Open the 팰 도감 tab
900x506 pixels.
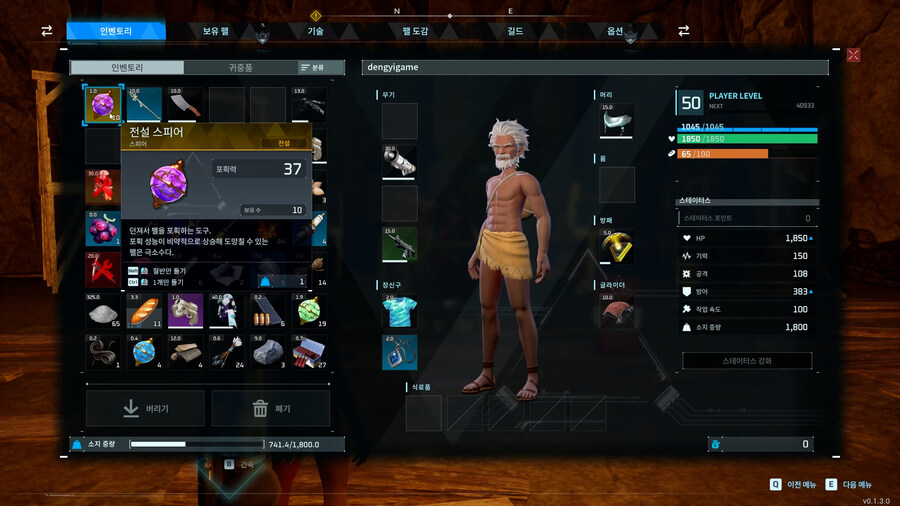tap(414, 31)
